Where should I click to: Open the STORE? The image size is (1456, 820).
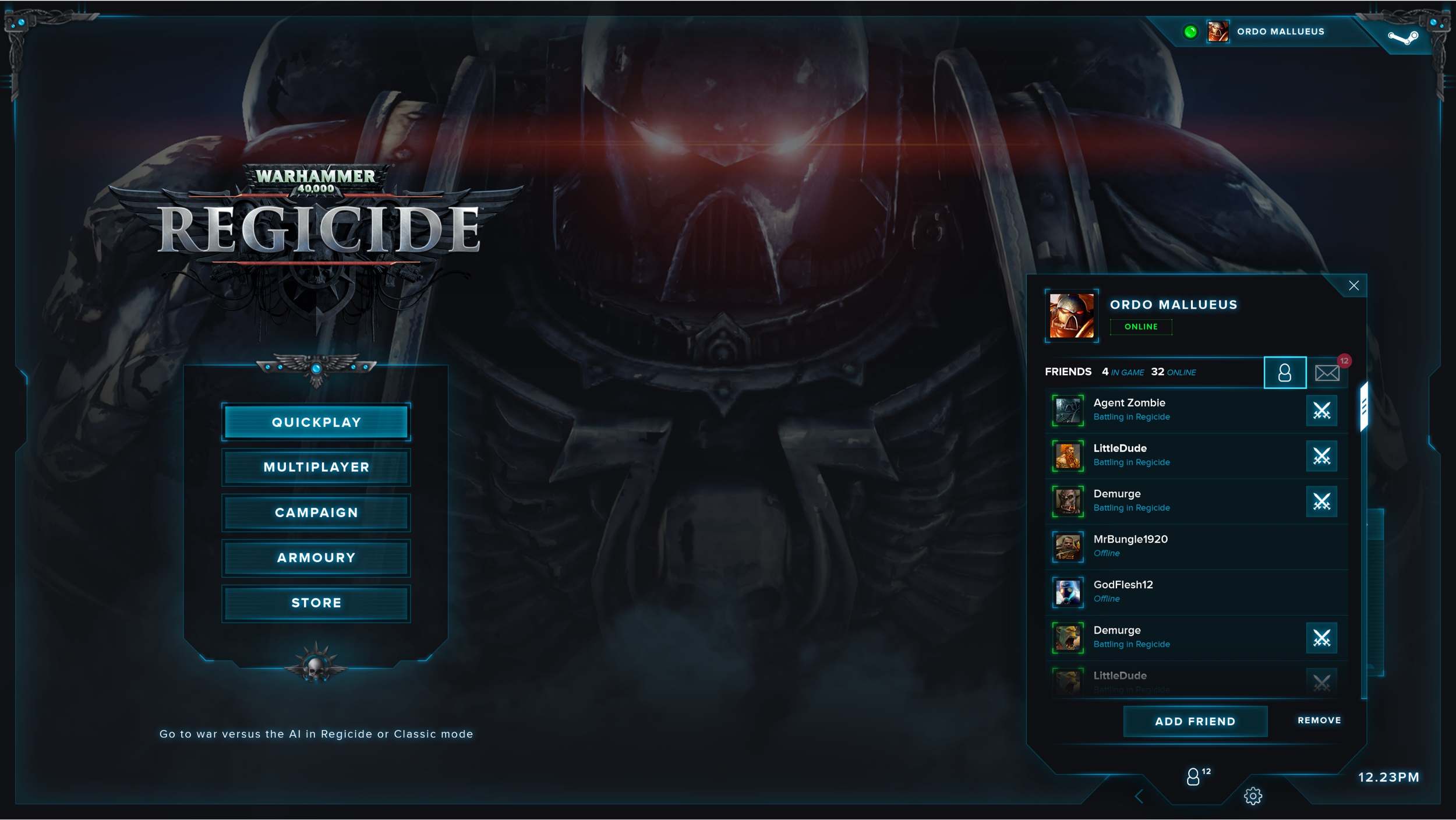(316, 602)
